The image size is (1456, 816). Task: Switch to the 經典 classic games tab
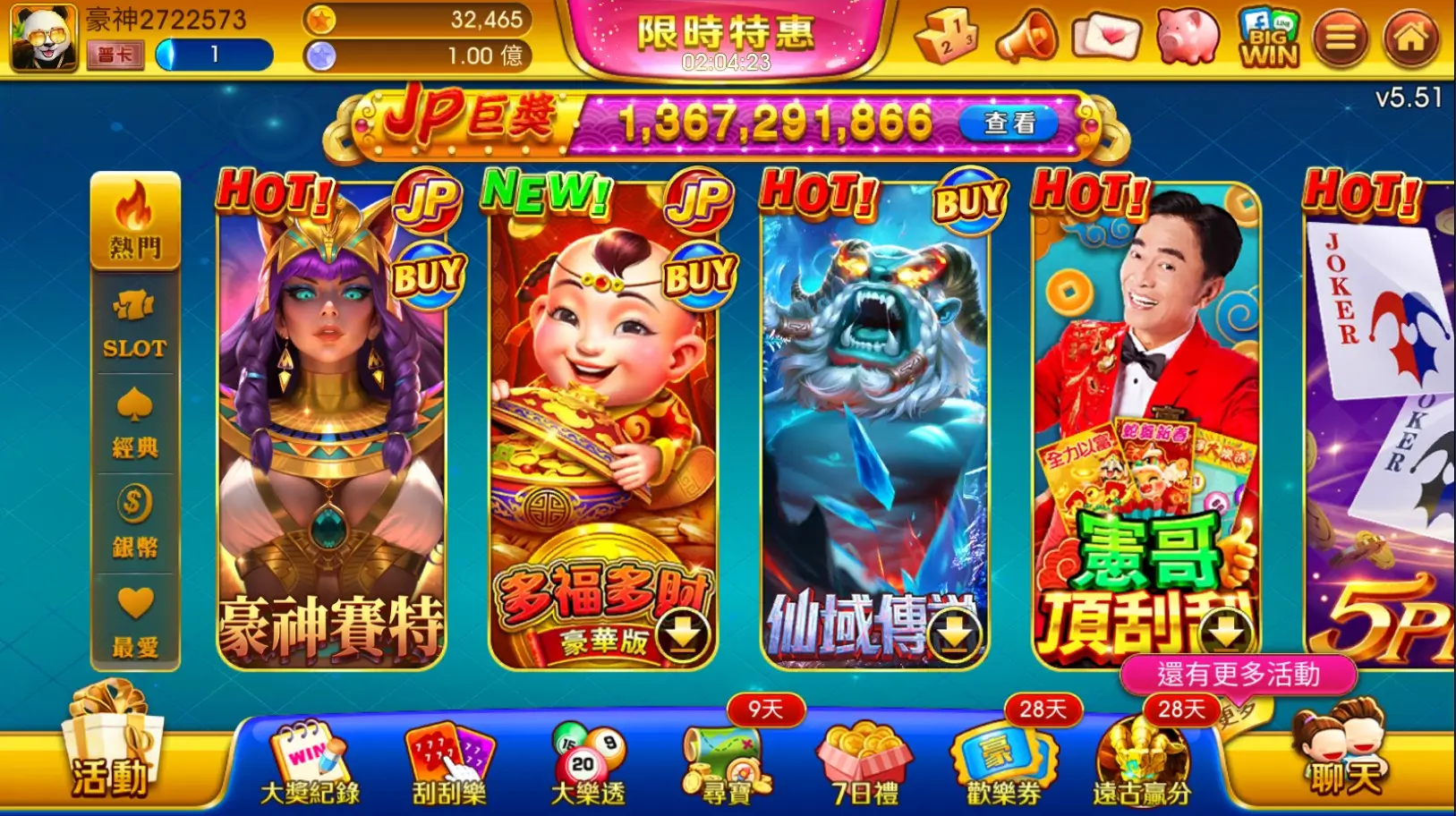[135, 421]
